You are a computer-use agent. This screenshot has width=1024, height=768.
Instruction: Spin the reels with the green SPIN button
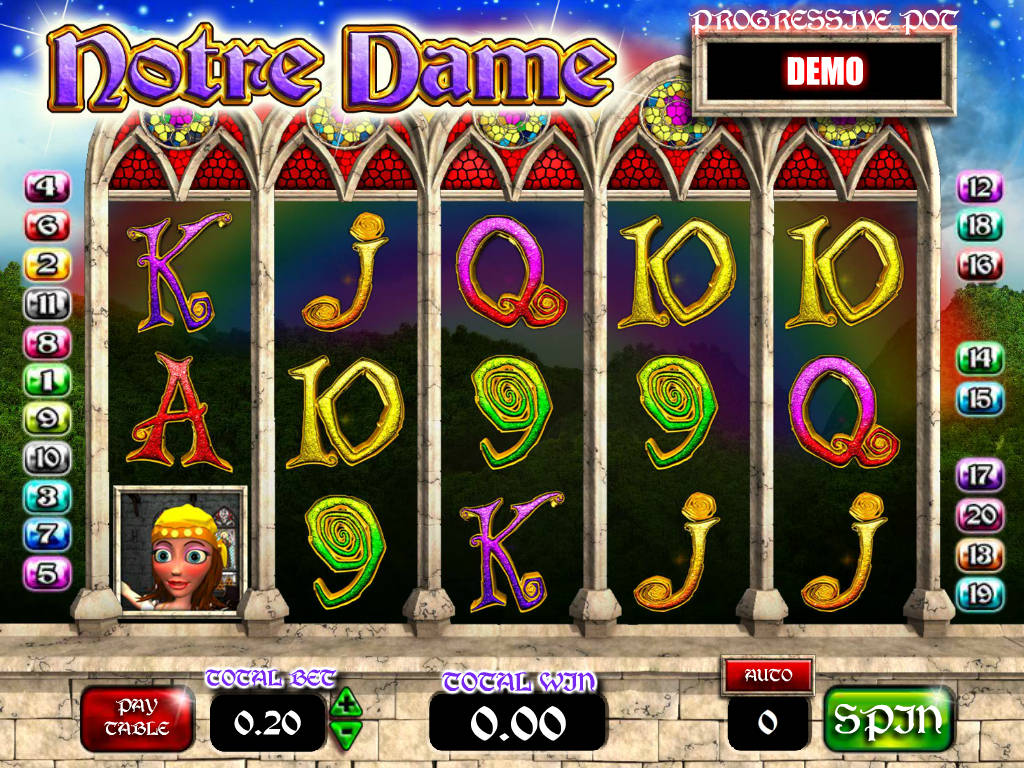(888, 718)
